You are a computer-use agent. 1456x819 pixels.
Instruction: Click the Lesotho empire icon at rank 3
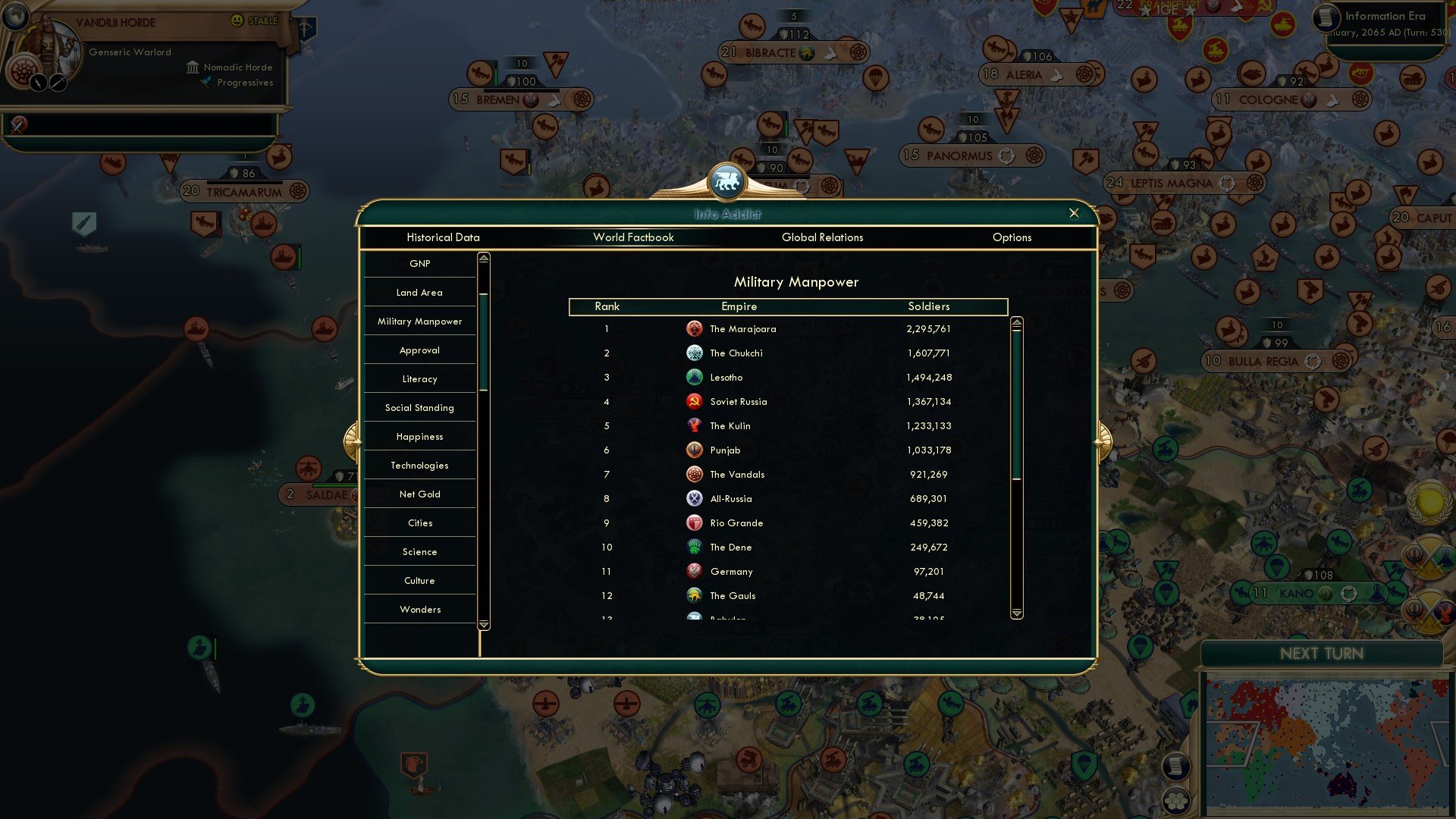pyautogui.click(x=695, y=377)
